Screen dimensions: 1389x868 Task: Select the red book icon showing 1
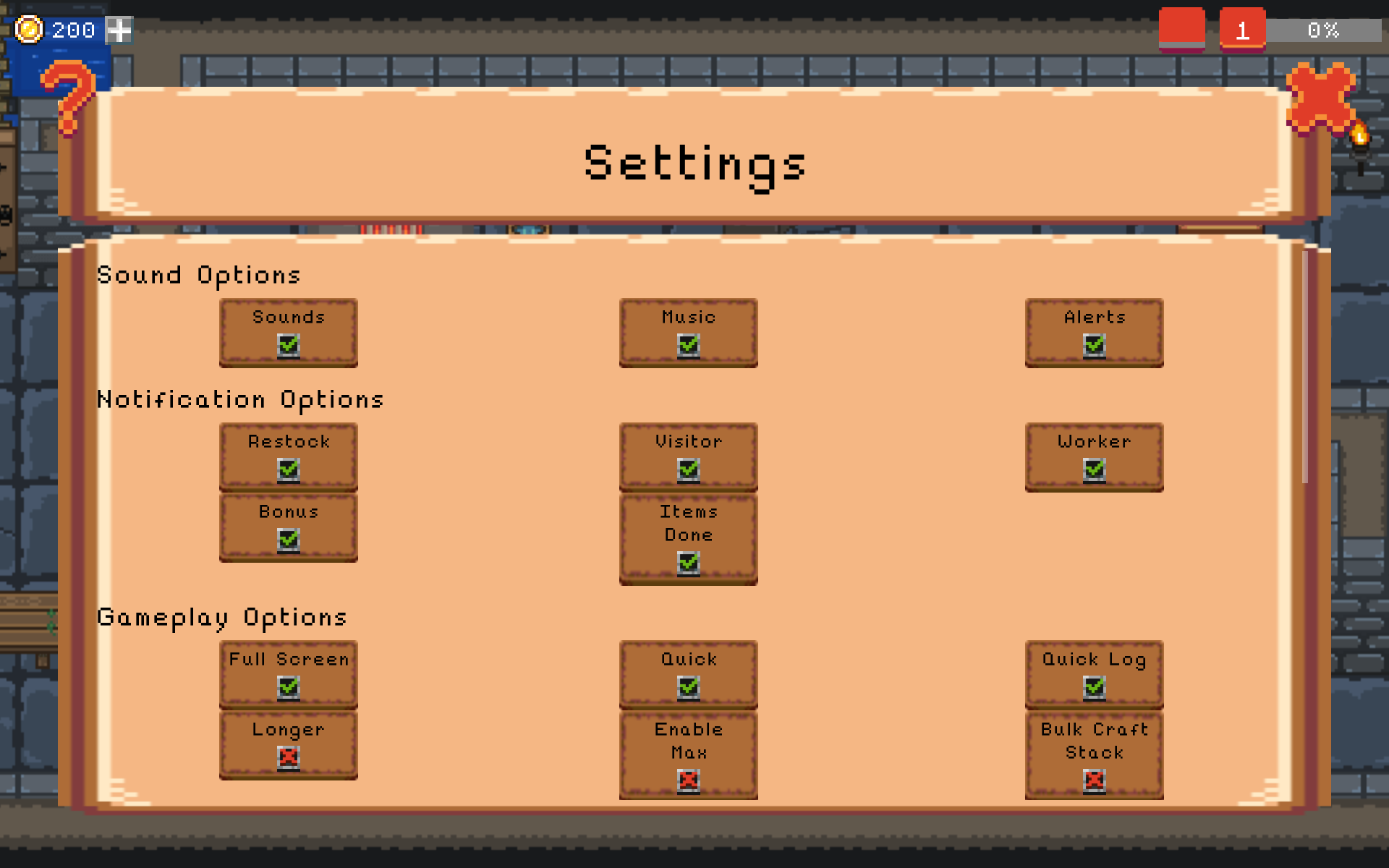[x=1241, y=27]
